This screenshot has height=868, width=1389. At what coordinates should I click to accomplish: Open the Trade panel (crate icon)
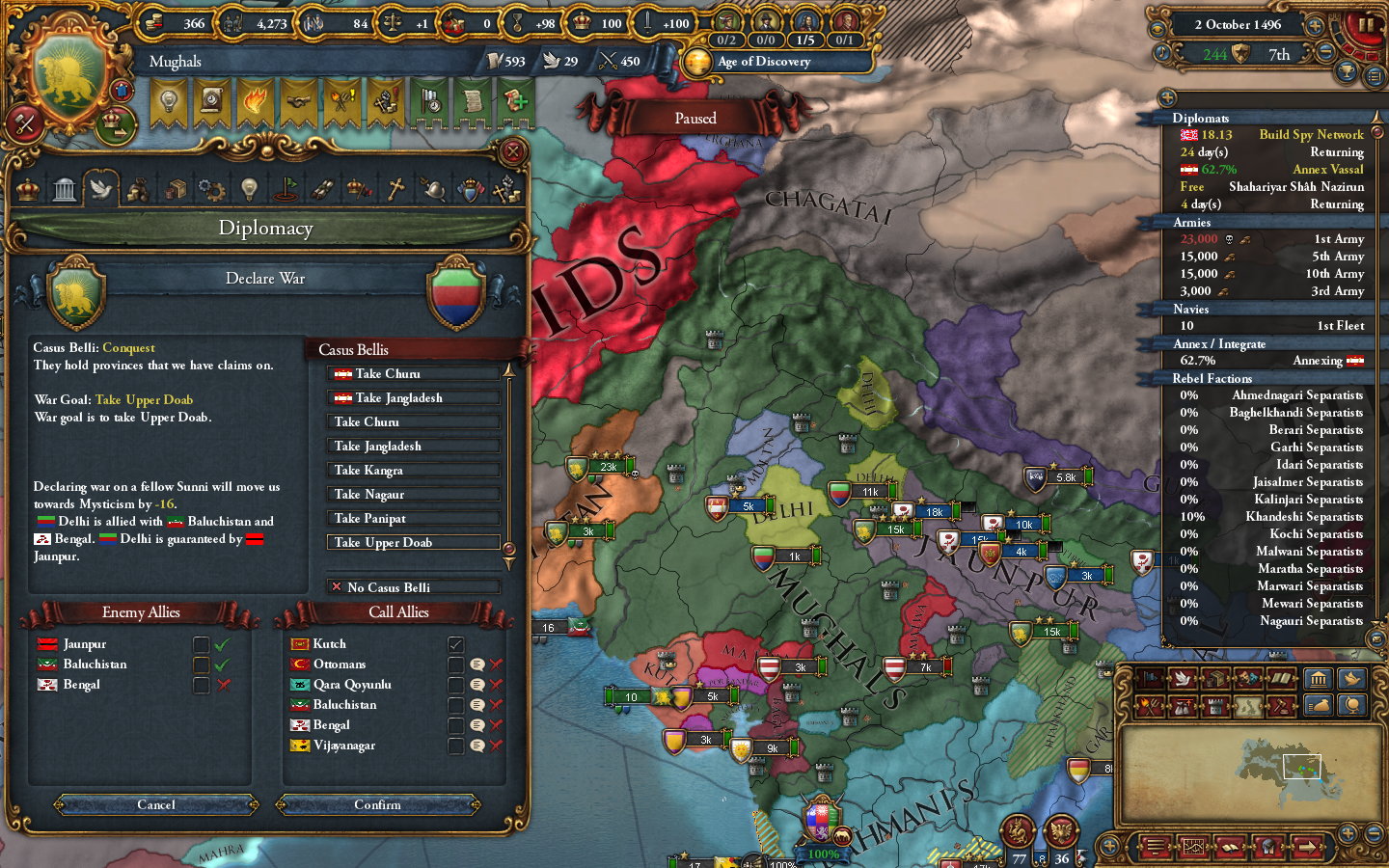175,188
